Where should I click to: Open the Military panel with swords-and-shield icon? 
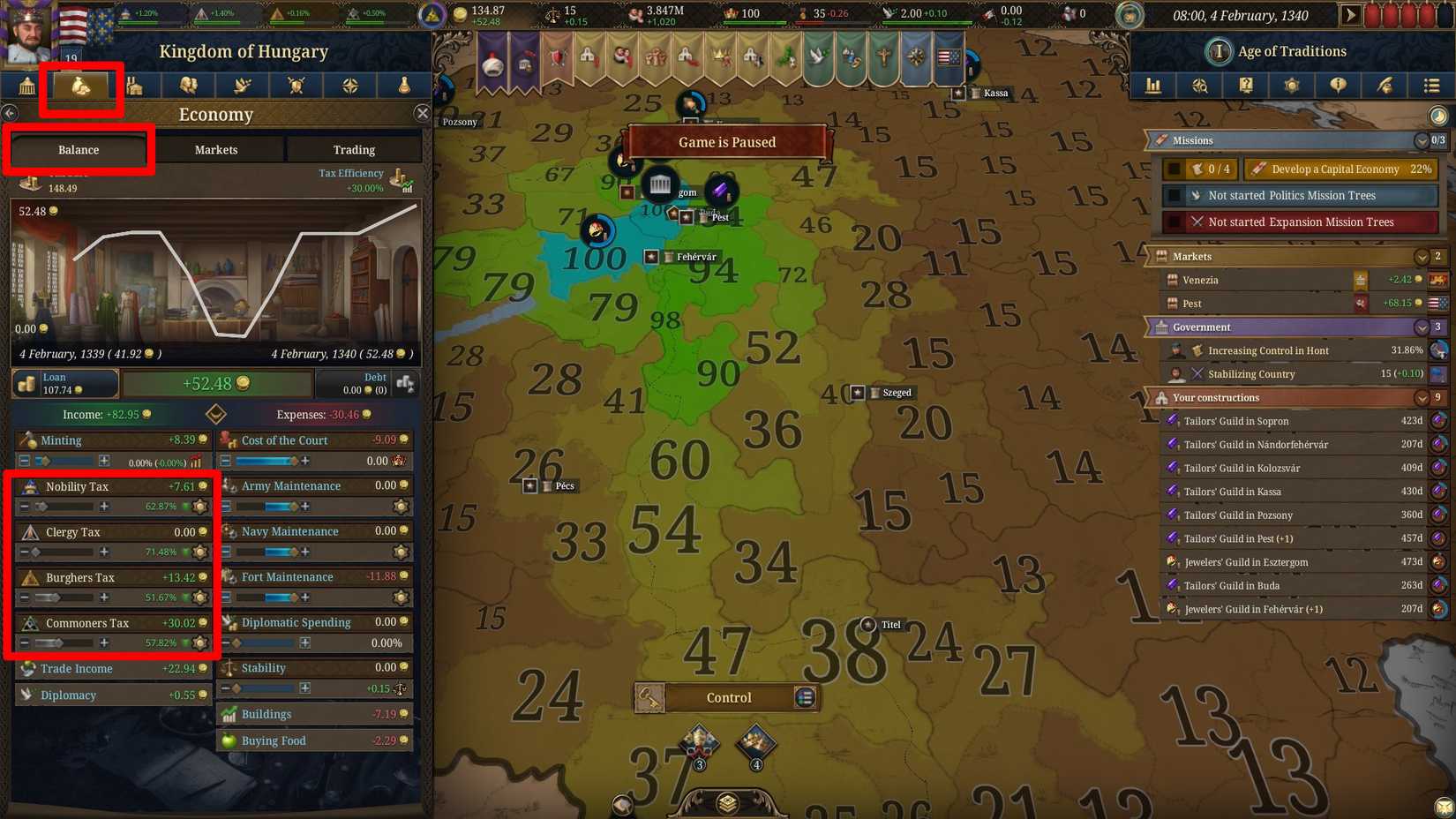click(x=296, y=86)
